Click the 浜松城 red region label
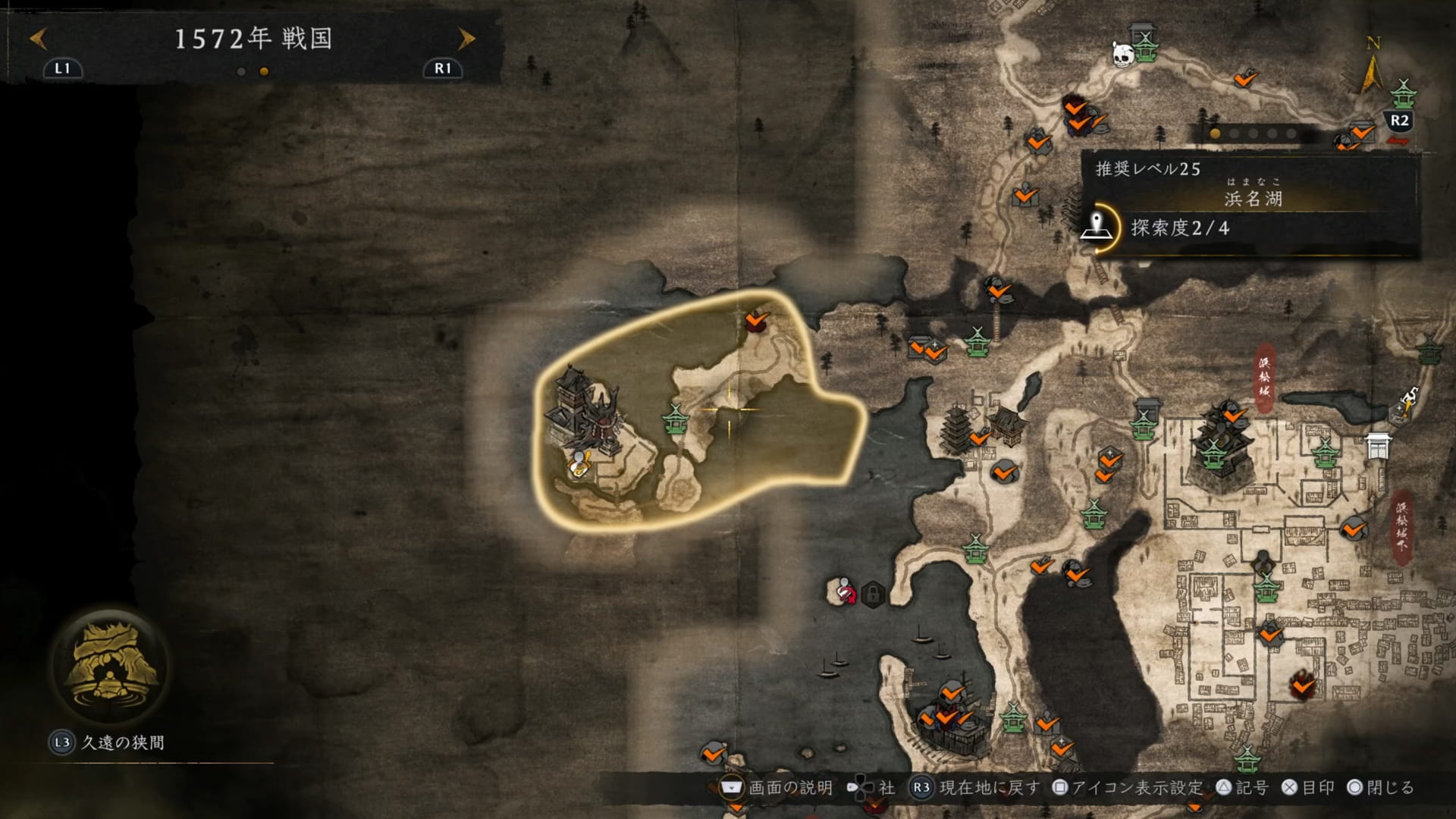1456x819 pixels. [1264, 378]
